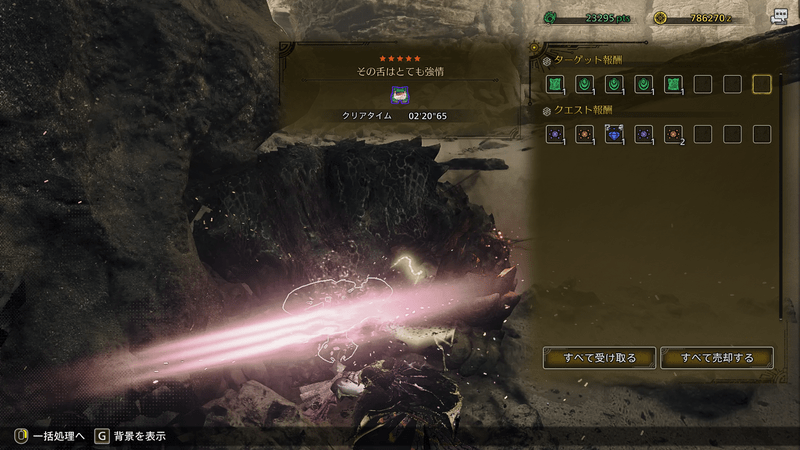Select the blue gem quest reward
This screenshot has width=800, height=450.
point(613,134)
